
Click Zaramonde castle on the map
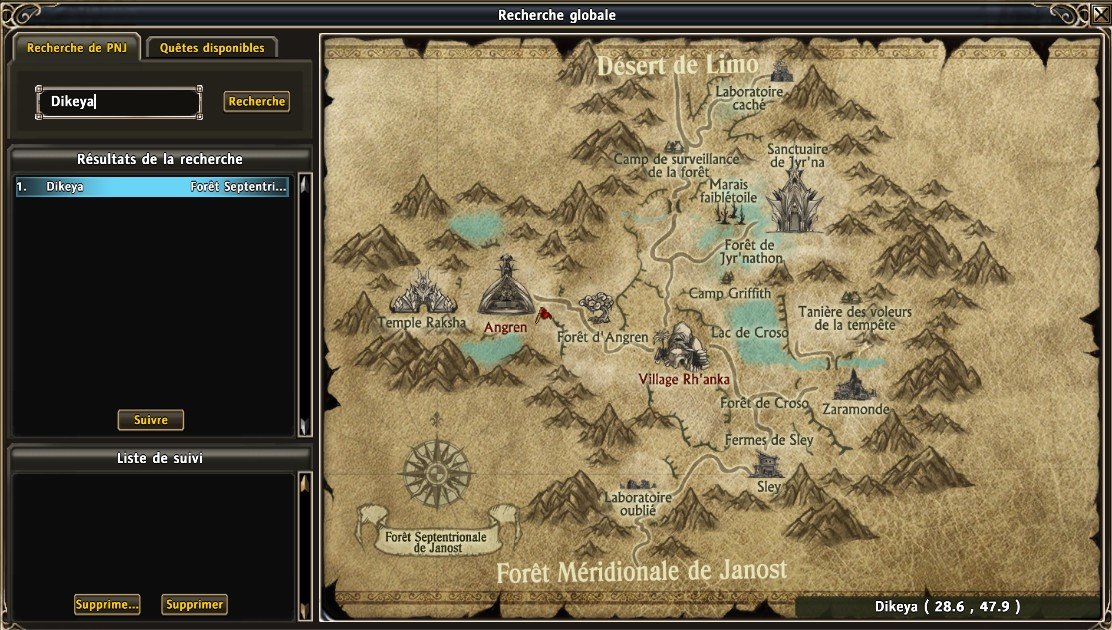[854, 385]
